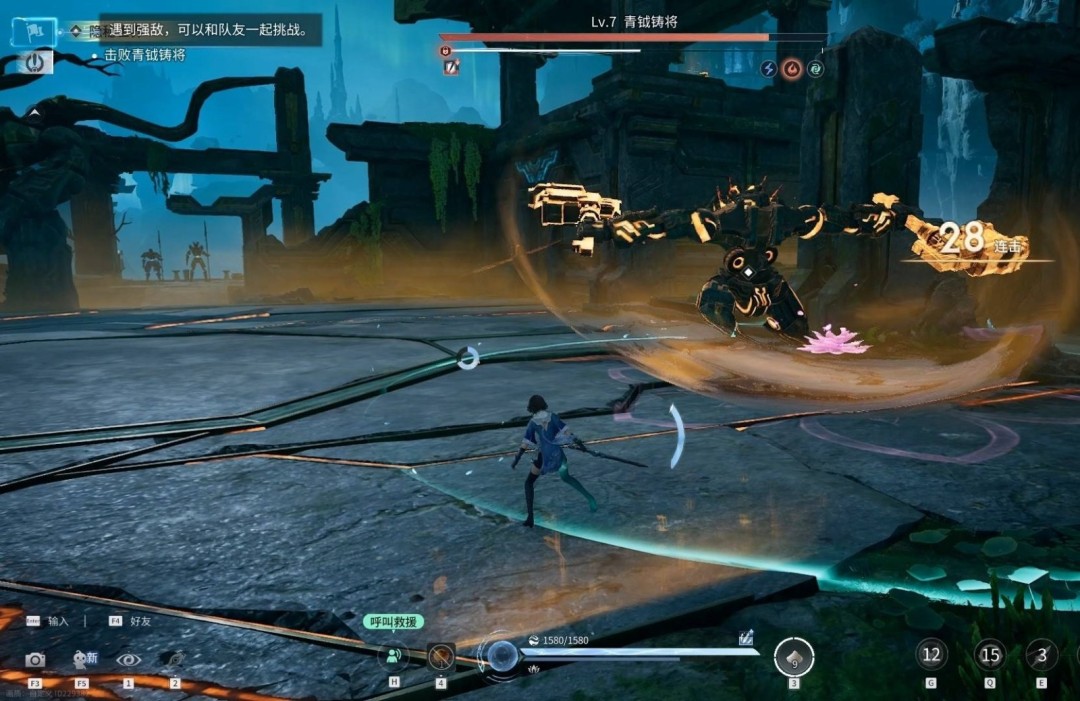The height and width of the screenshot is (701, 1080).
Task: Activate the eye vision skill
Action: click(128, 659)
